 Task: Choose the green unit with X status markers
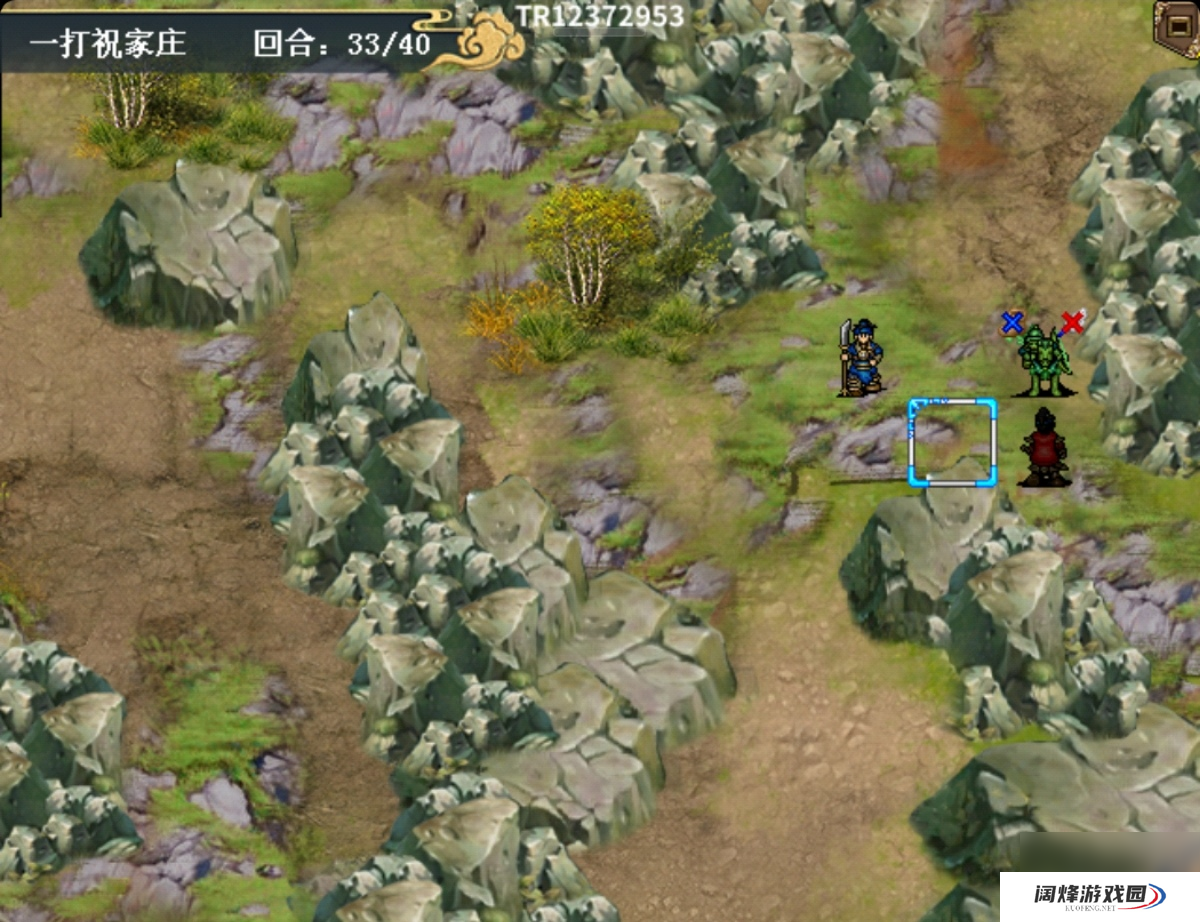click(x=1044, y=361)
